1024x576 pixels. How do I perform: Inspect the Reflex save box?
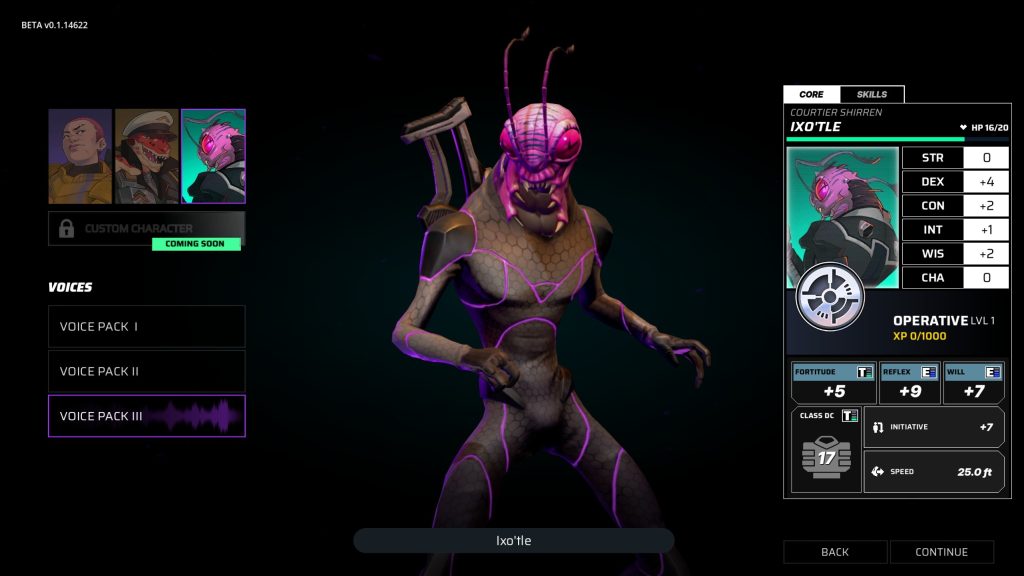click(909, 383)
